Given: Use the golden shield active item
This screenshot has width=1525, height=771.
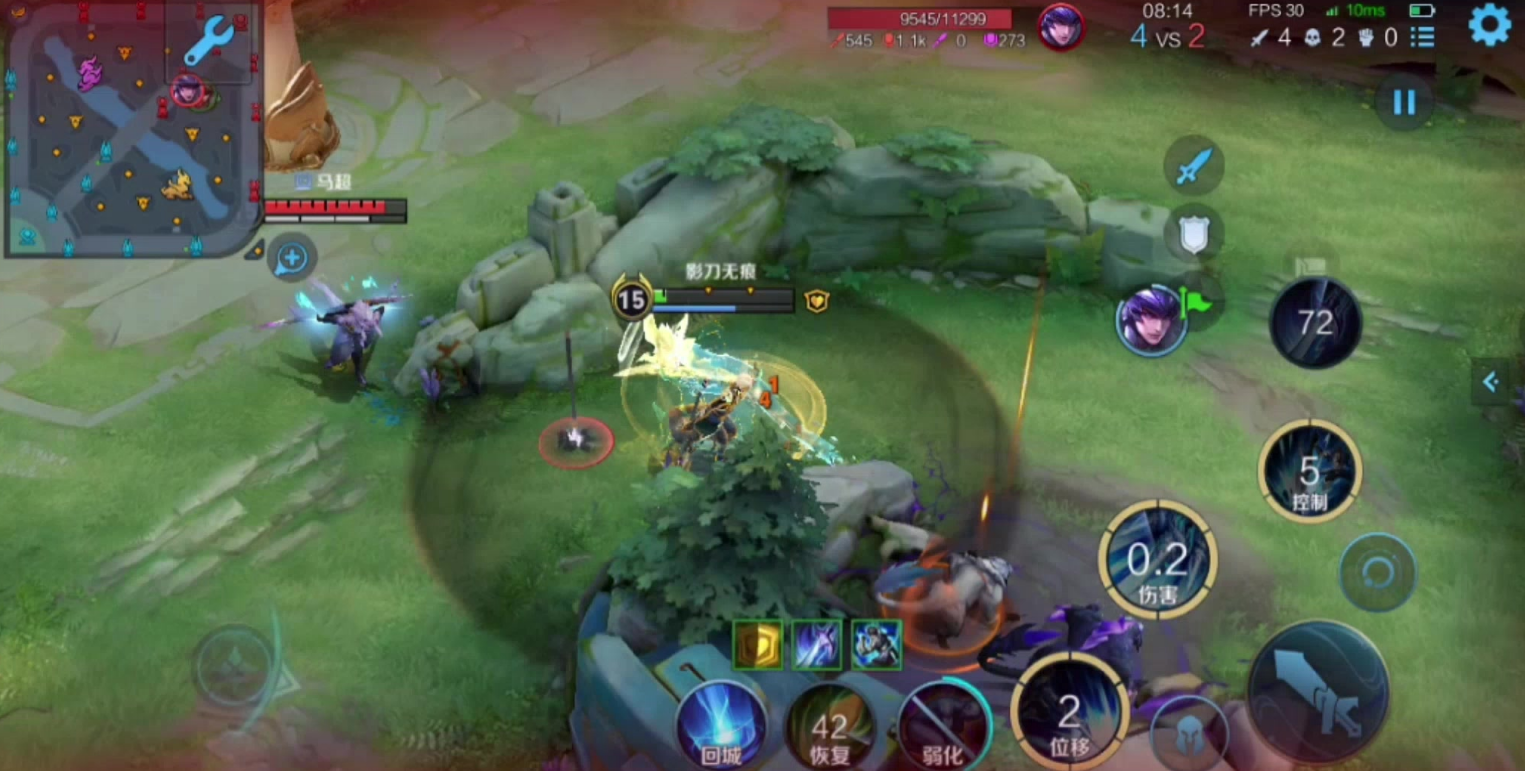Looking at the screenshot, I should (x=758, y=645).
